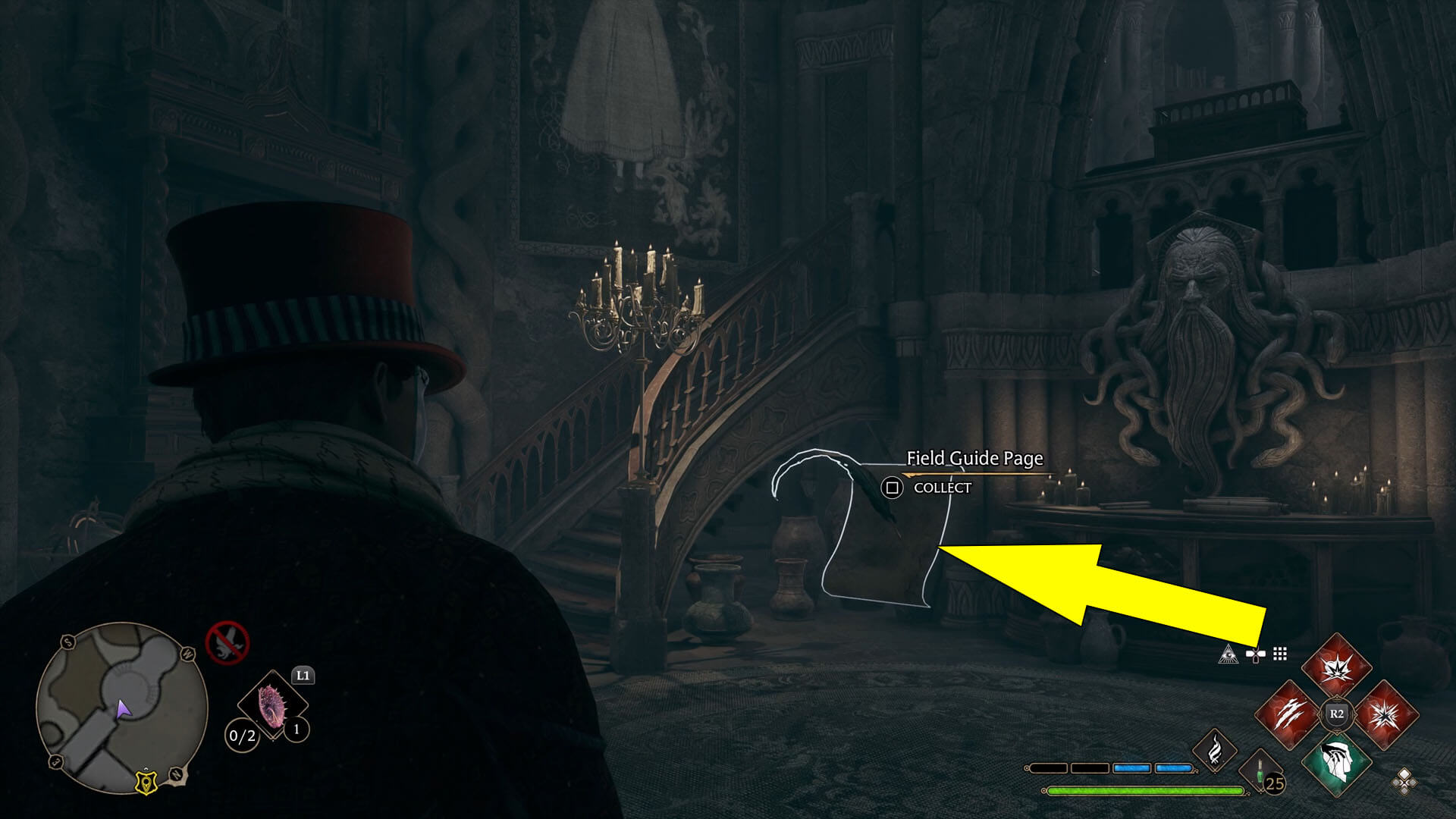The height and width of the screenshot is (819, 1456).
Task: Activate the green Revelio face spell icon
Action: 1336,764
